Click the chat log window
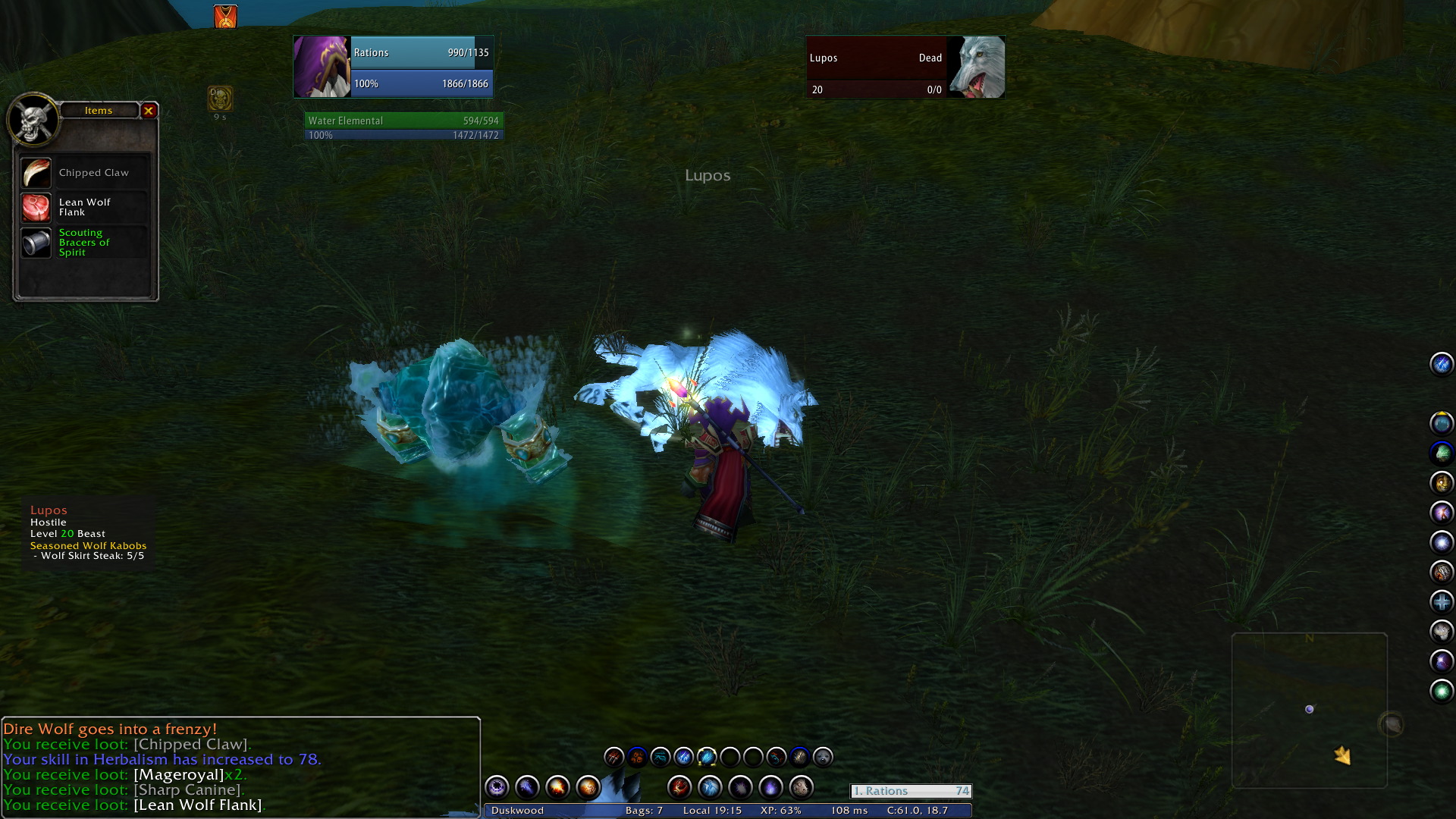This screenshot has width=1456, height=819. 240,766
